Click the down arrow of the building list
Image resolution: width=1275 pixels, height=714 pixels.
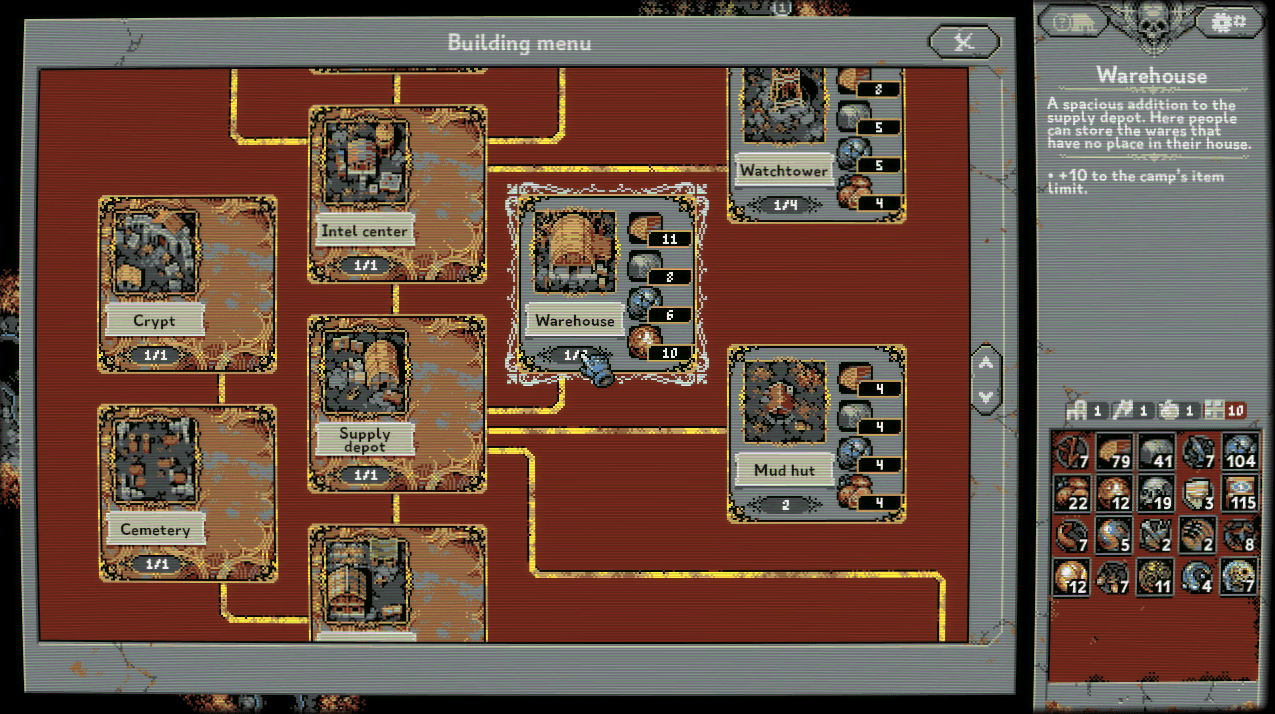point(986,397)
